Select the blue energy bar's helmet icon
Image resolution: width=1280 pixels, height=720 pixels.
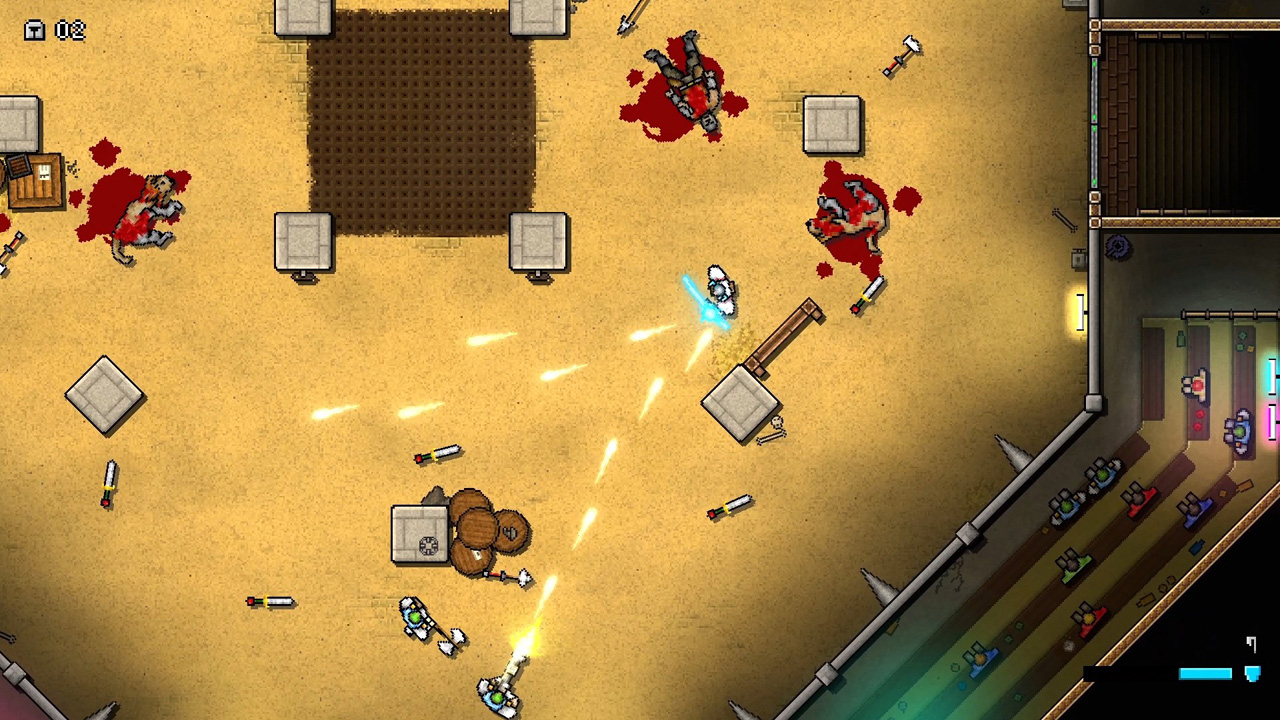coord(1253,673)
